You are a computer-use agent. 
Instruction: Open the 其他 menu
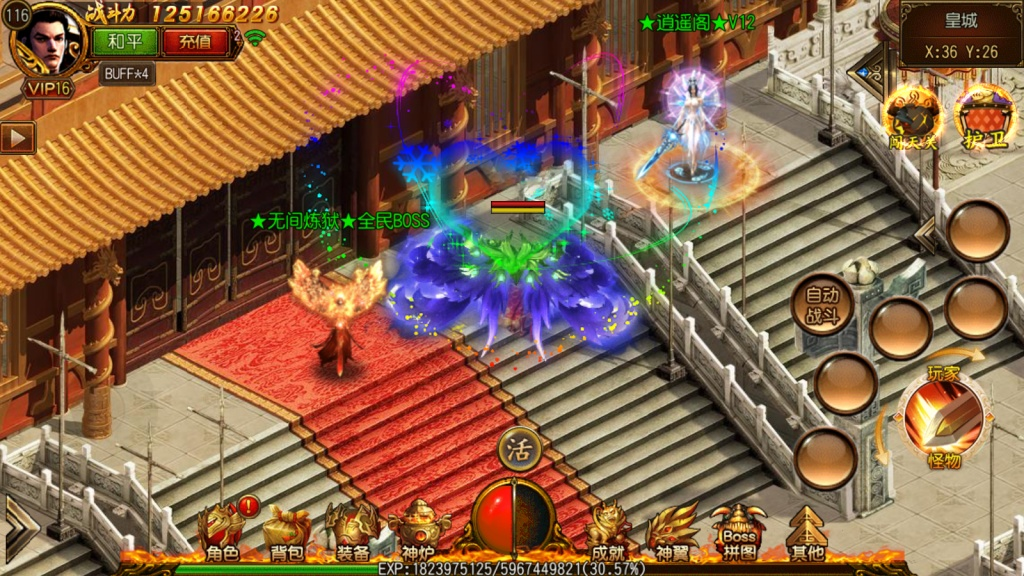(806, 532)
